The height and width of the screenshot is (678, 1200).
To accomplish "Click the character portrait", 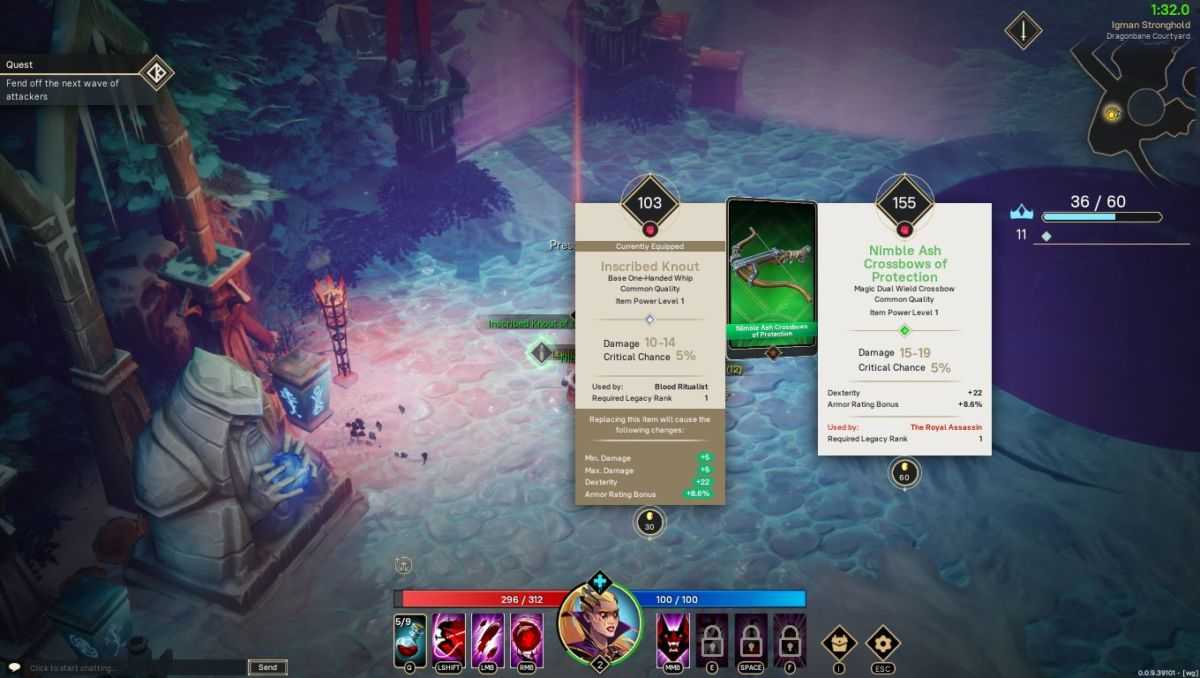I will coord(599,621).
